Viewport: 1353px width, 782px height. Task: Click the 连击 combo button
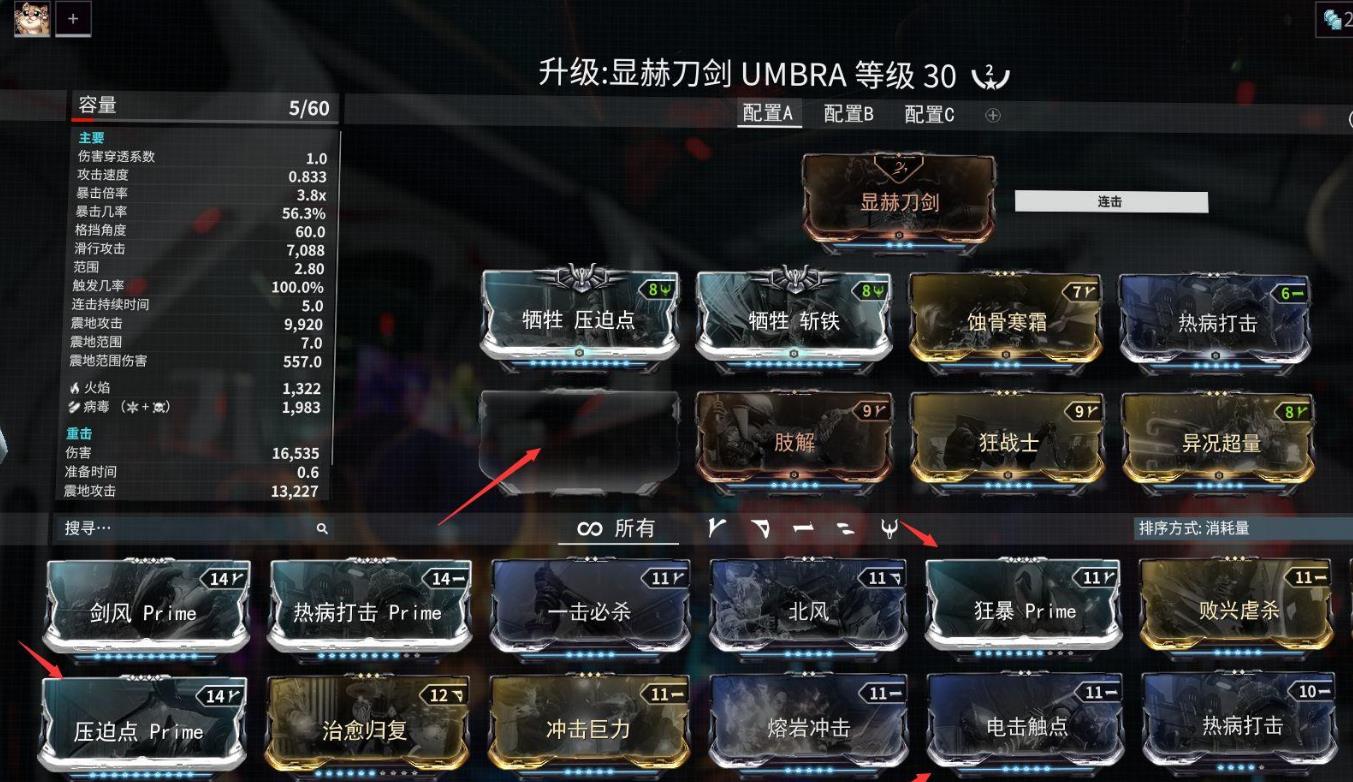click(x=1111, y=200)
